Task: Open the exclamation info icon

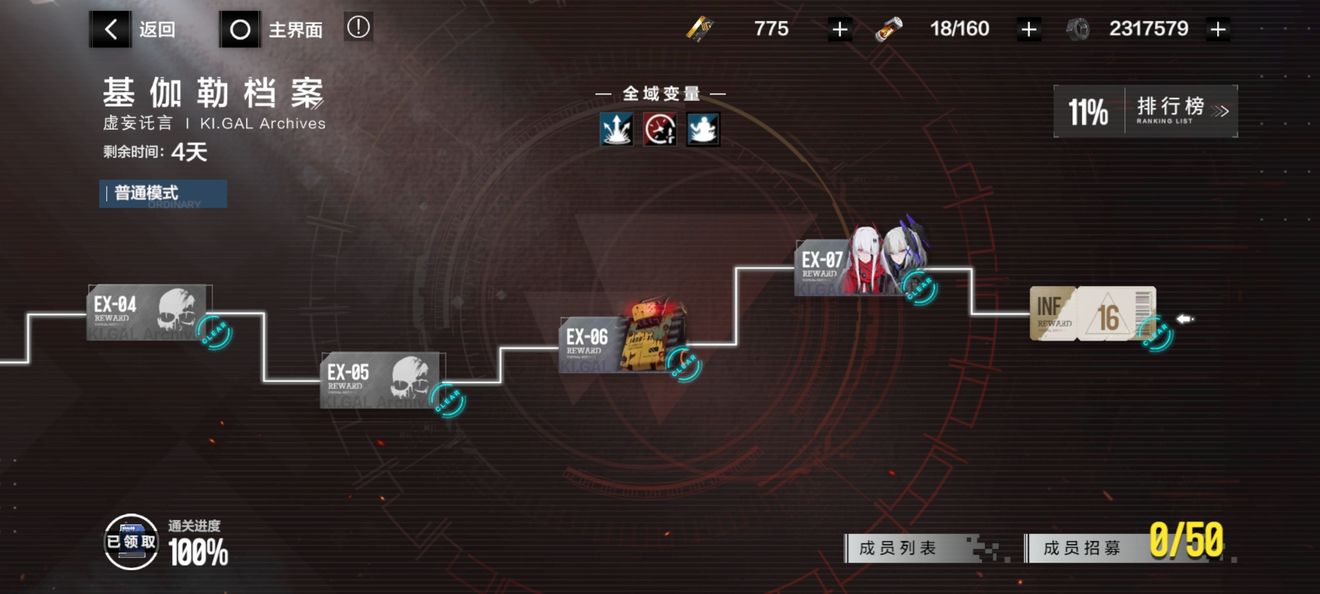Action: (358, 28)
